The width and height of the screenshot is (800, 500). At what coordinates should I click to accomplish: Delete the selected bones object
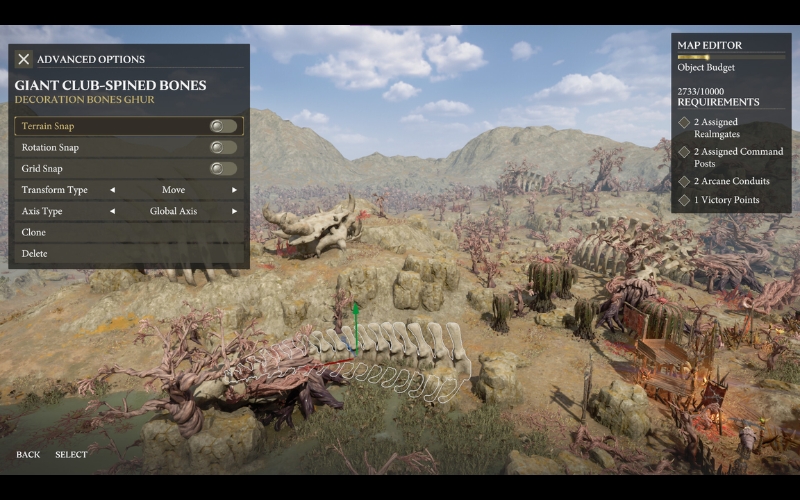35,253
